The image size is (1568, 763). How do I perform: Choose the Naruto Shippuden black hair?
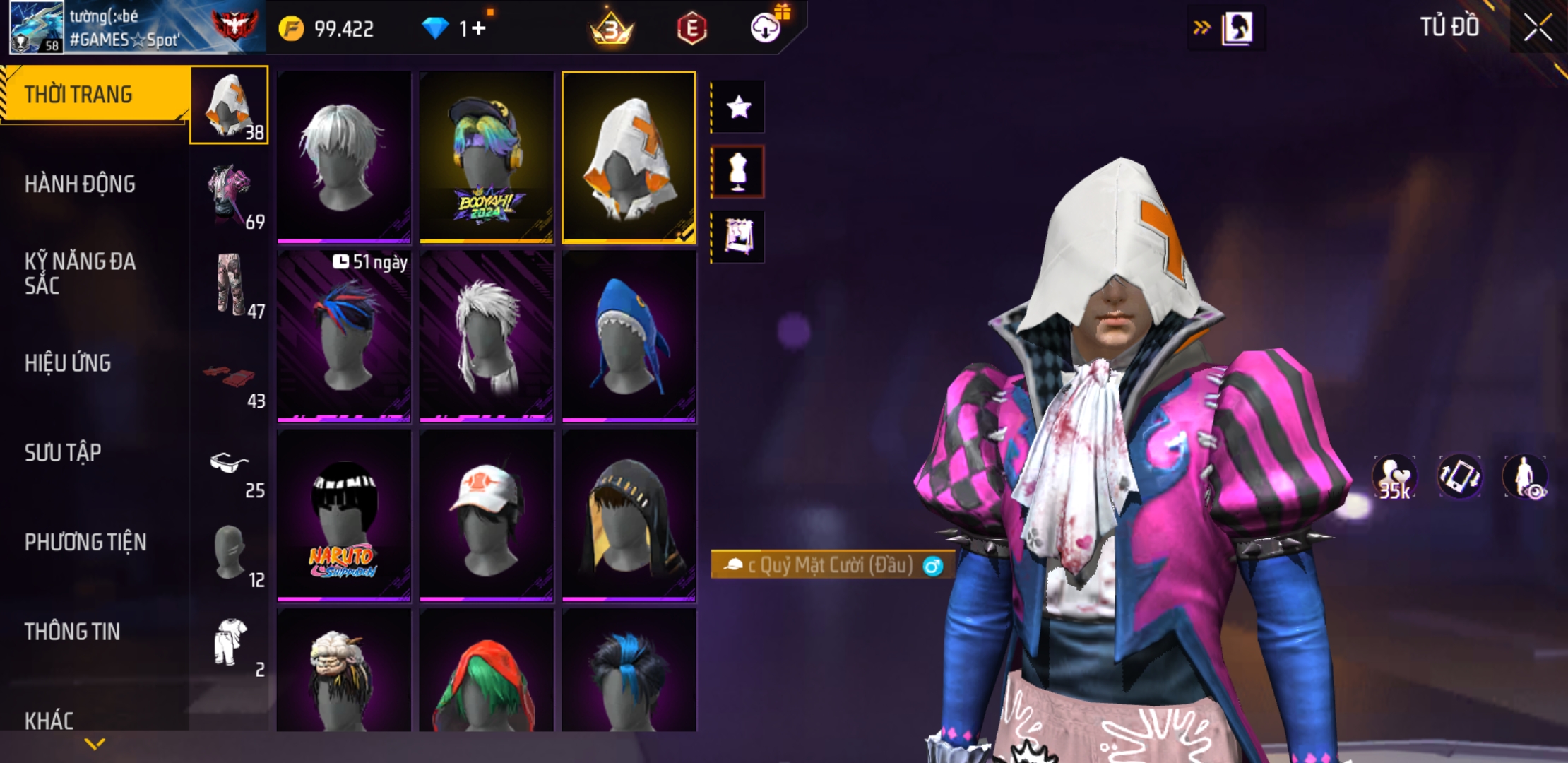tap(344, 516)
